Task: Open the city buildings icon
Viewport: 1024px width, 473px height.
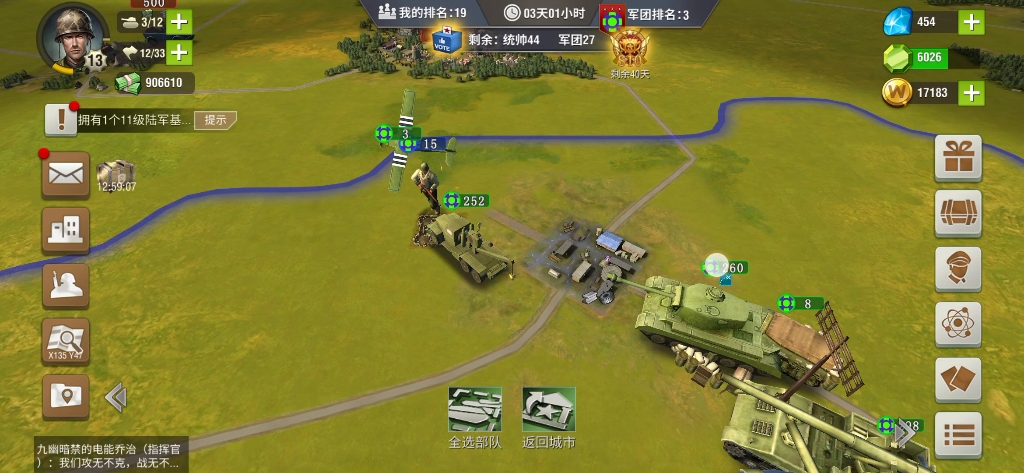Action: (65, 231)
